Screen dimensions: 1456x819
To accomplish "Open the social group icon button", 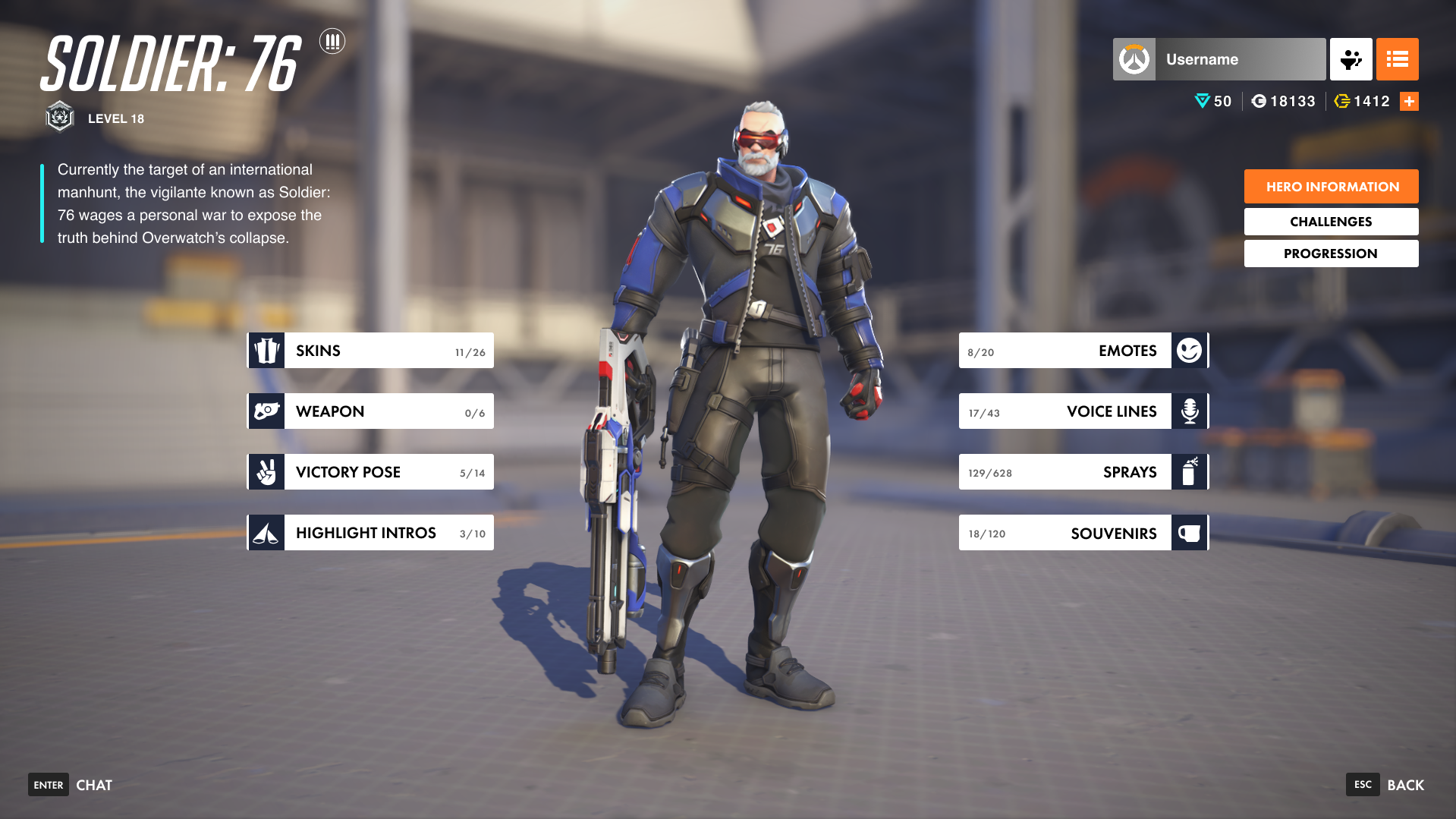I will [1351, 59].
